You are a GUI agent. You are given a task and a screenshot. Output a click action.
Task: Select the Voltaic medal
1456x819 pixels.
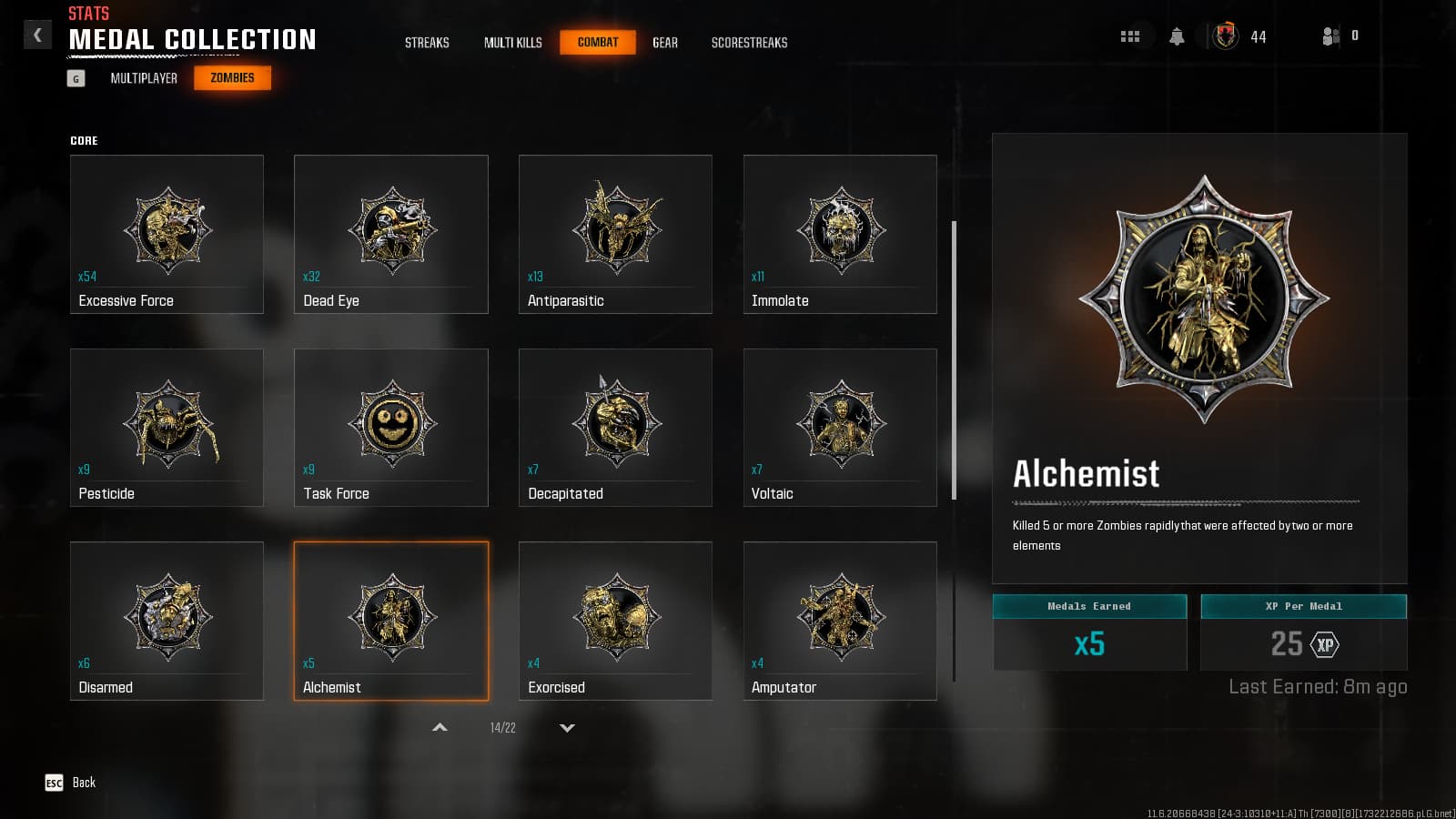tap(840, 428)
